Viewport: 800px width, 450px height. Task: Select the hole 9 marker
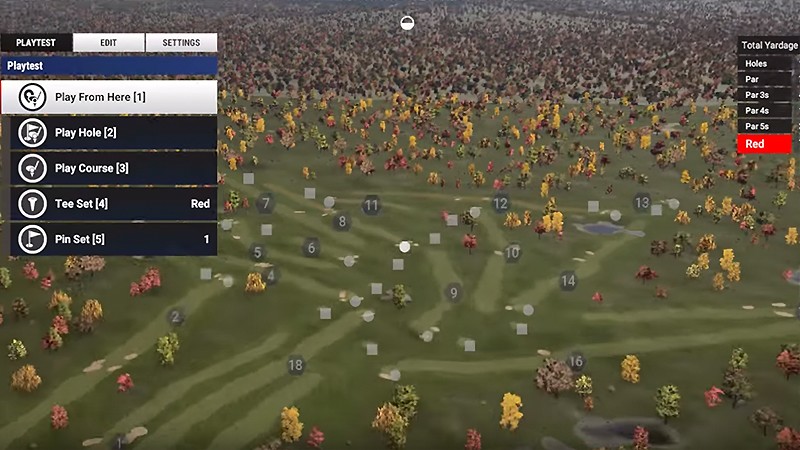pos(454,293)
